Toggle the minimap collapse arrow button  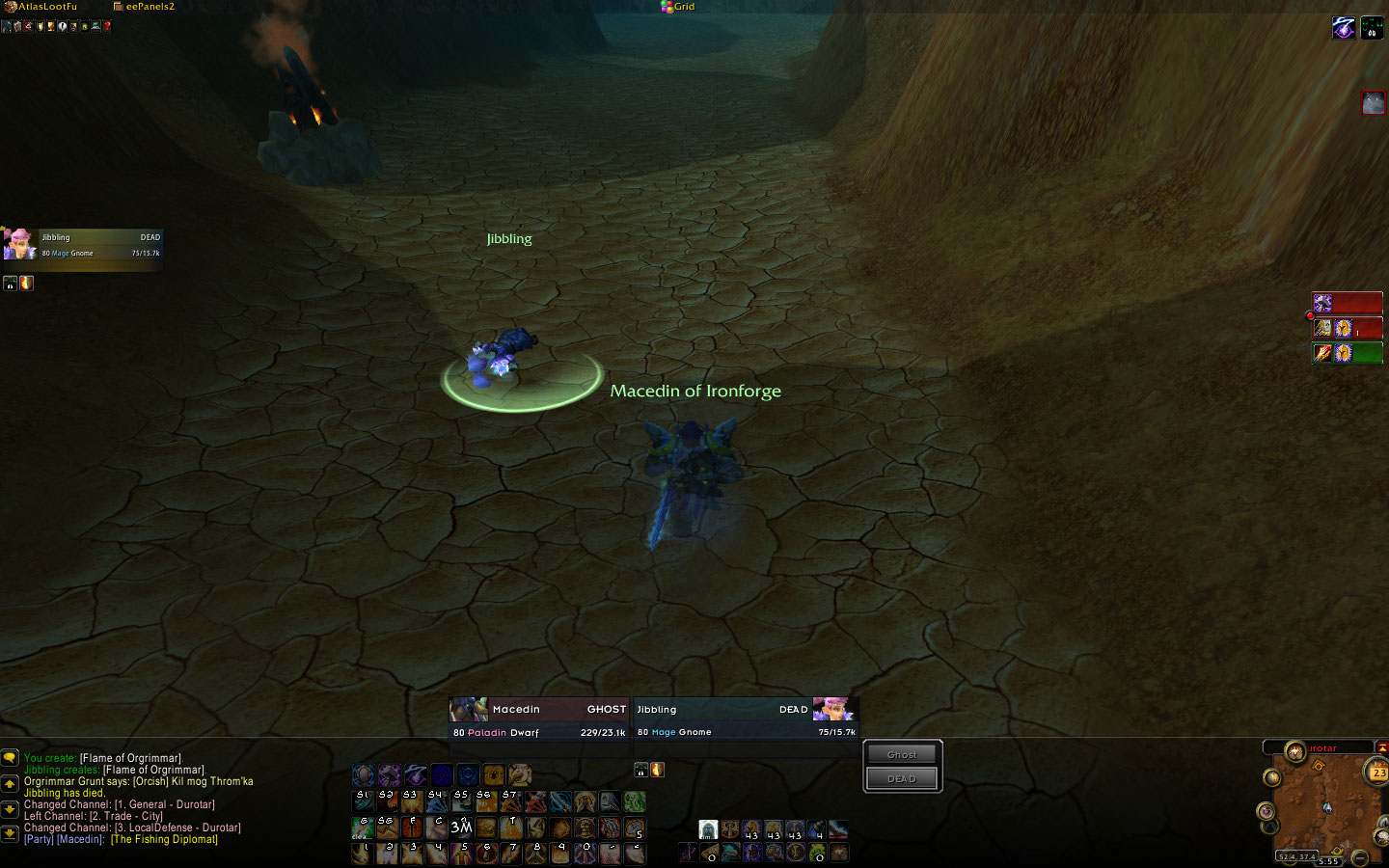point(1381,747)
